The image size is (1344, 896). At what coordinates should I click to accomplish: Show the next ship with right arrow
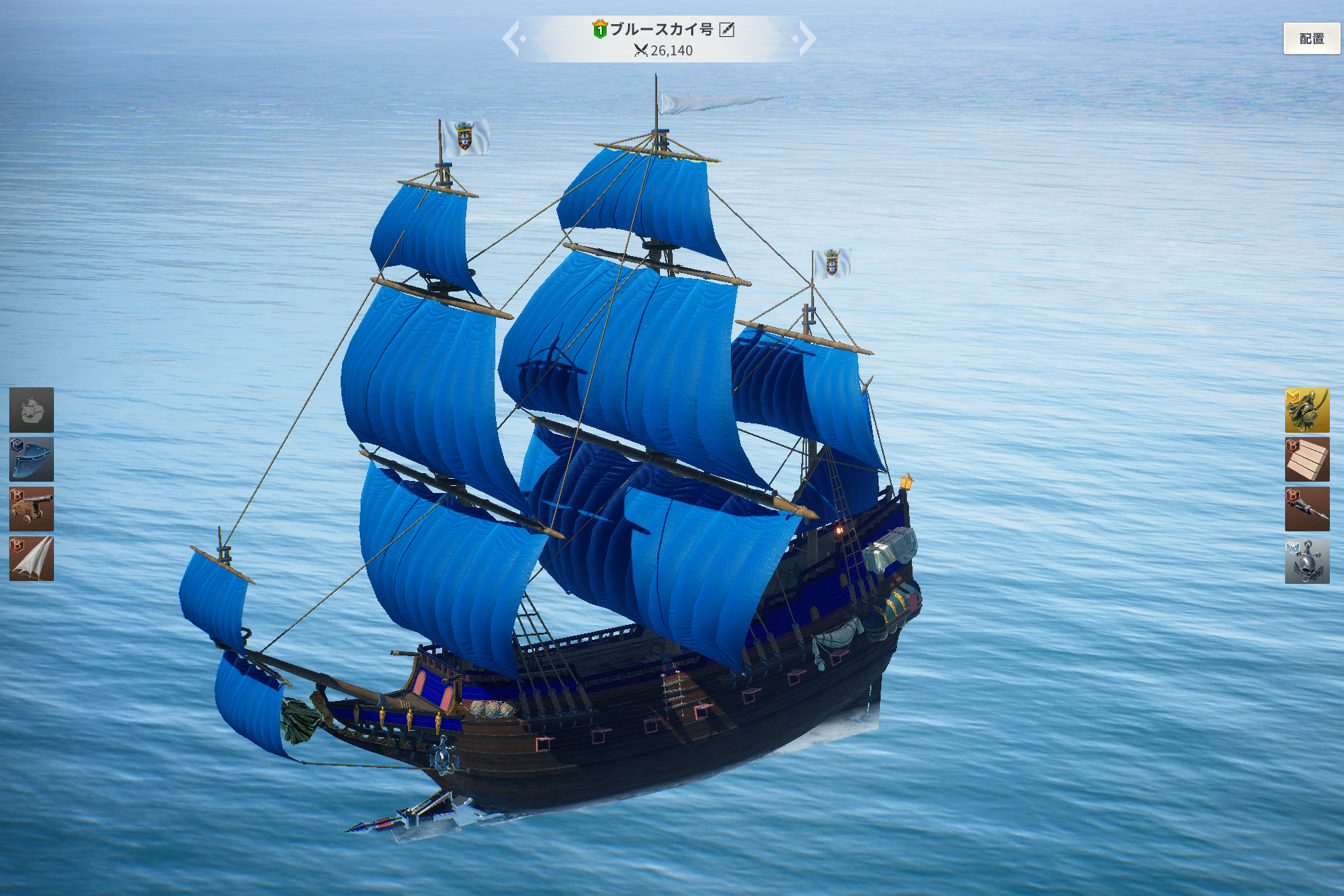806,38
